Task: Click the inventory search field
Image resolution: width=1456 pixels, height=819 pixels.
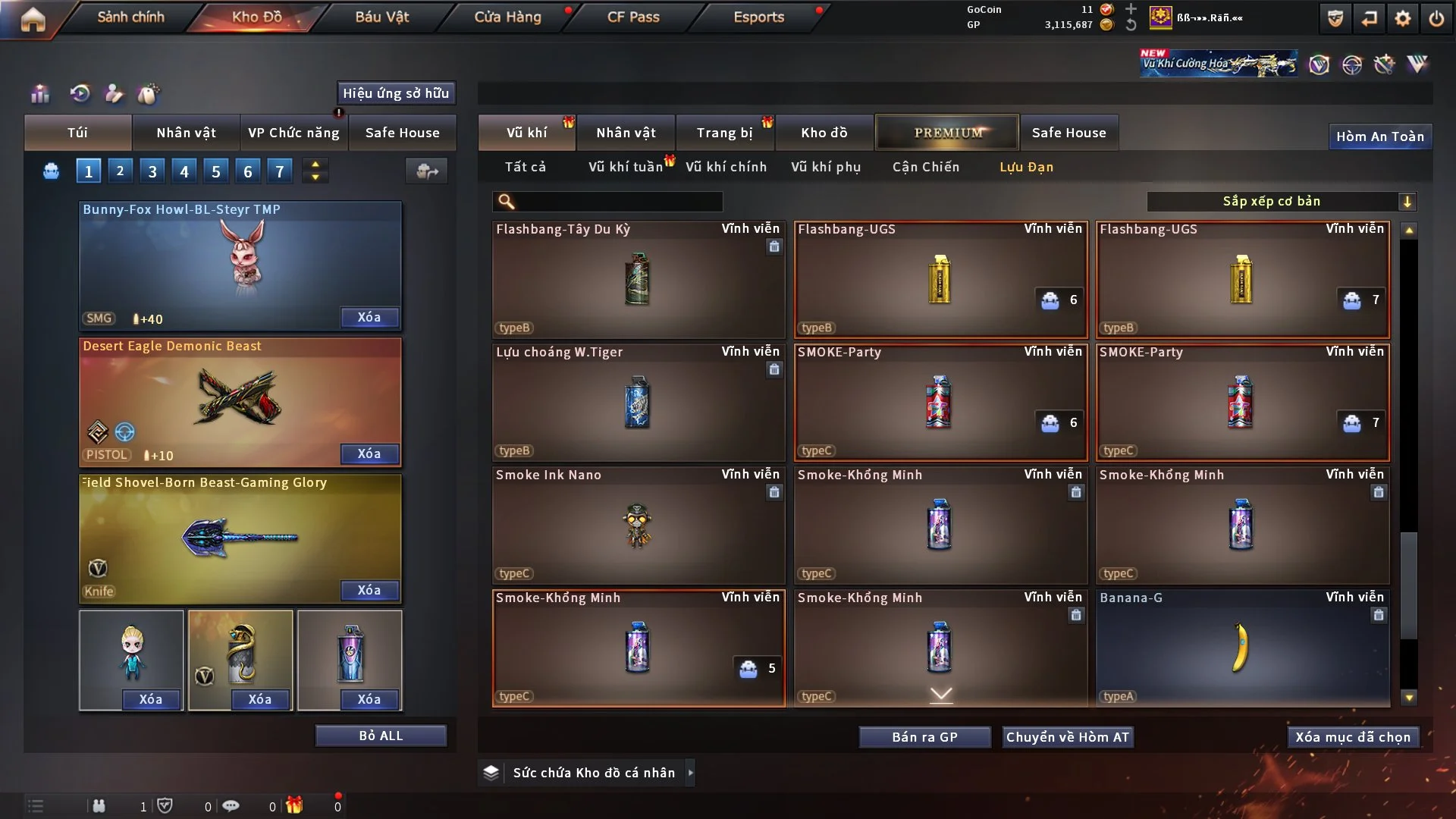Action: coord(618,201)
